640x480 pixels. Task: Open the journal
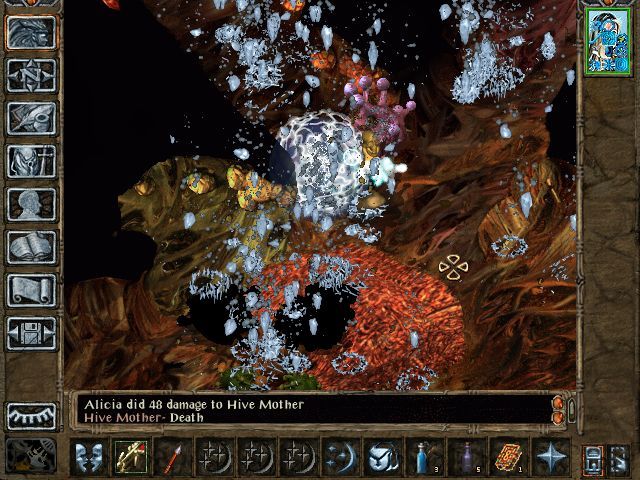pyautogui.click(x=31, y=118)
